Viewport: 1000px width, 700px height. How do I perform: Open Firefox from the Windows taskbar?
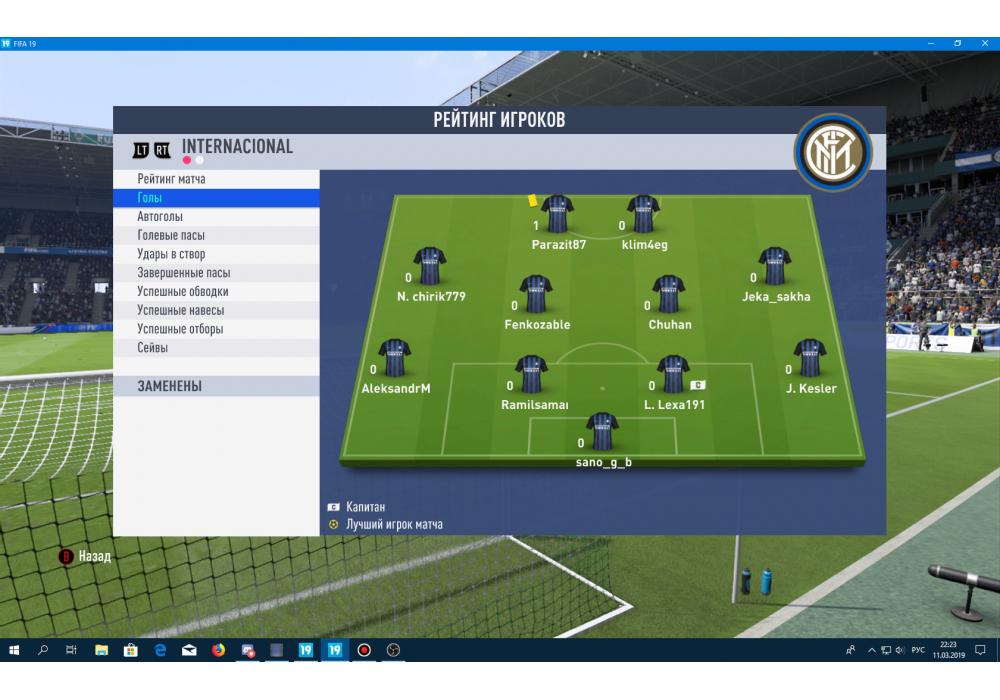pyautogui.click(x=218, y=650)
